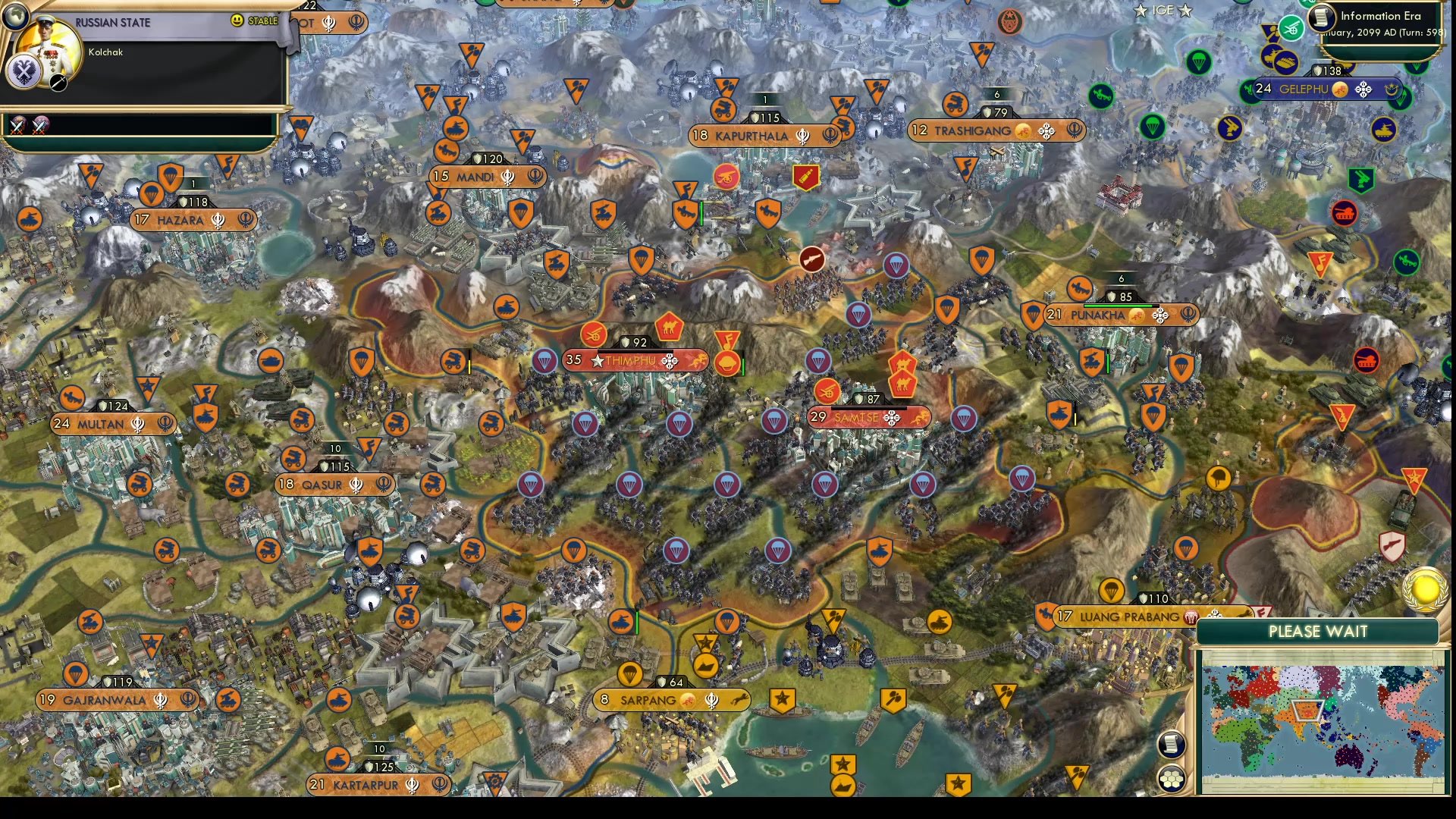Click the crossed-swords war status icon
Viewport: 1456px width, 819px height.
tap(17, 127)
